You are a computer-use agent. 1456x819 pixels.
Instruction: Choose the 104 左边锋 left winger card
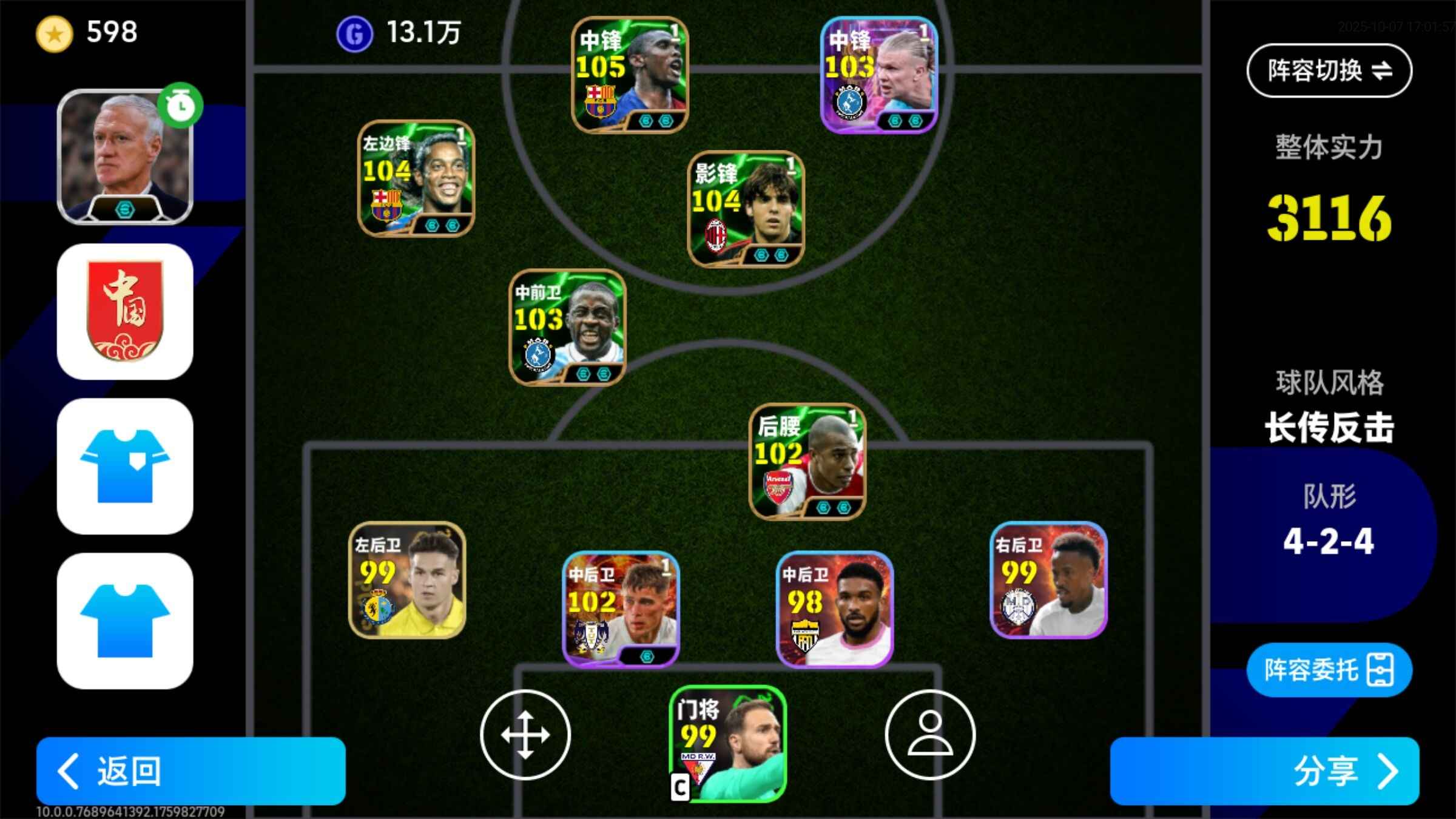[x=416, y=178]
